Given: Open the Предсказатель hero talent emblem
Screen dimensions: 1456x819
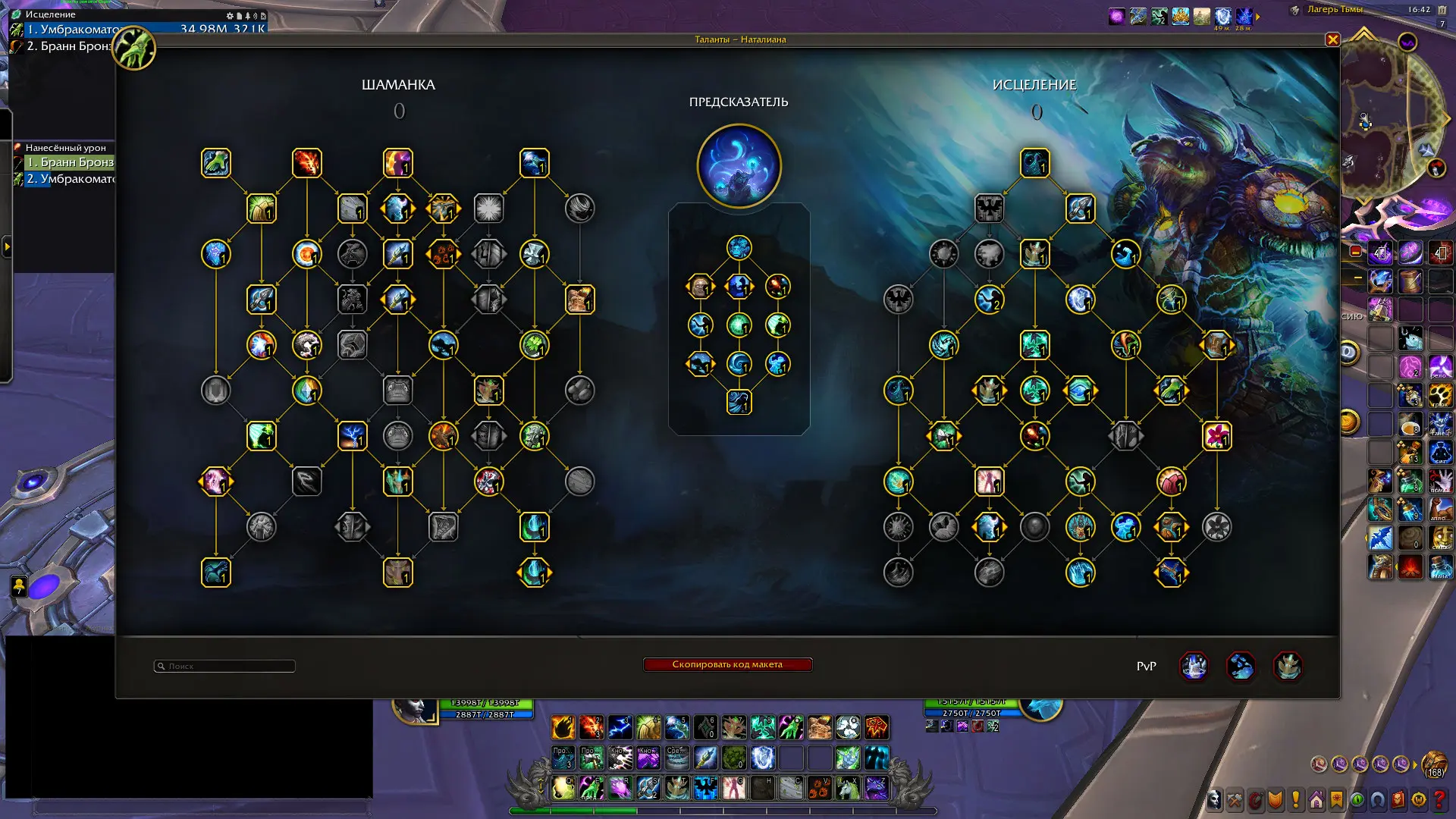Looking at the screenshot, I should click(x=739, y=166).
